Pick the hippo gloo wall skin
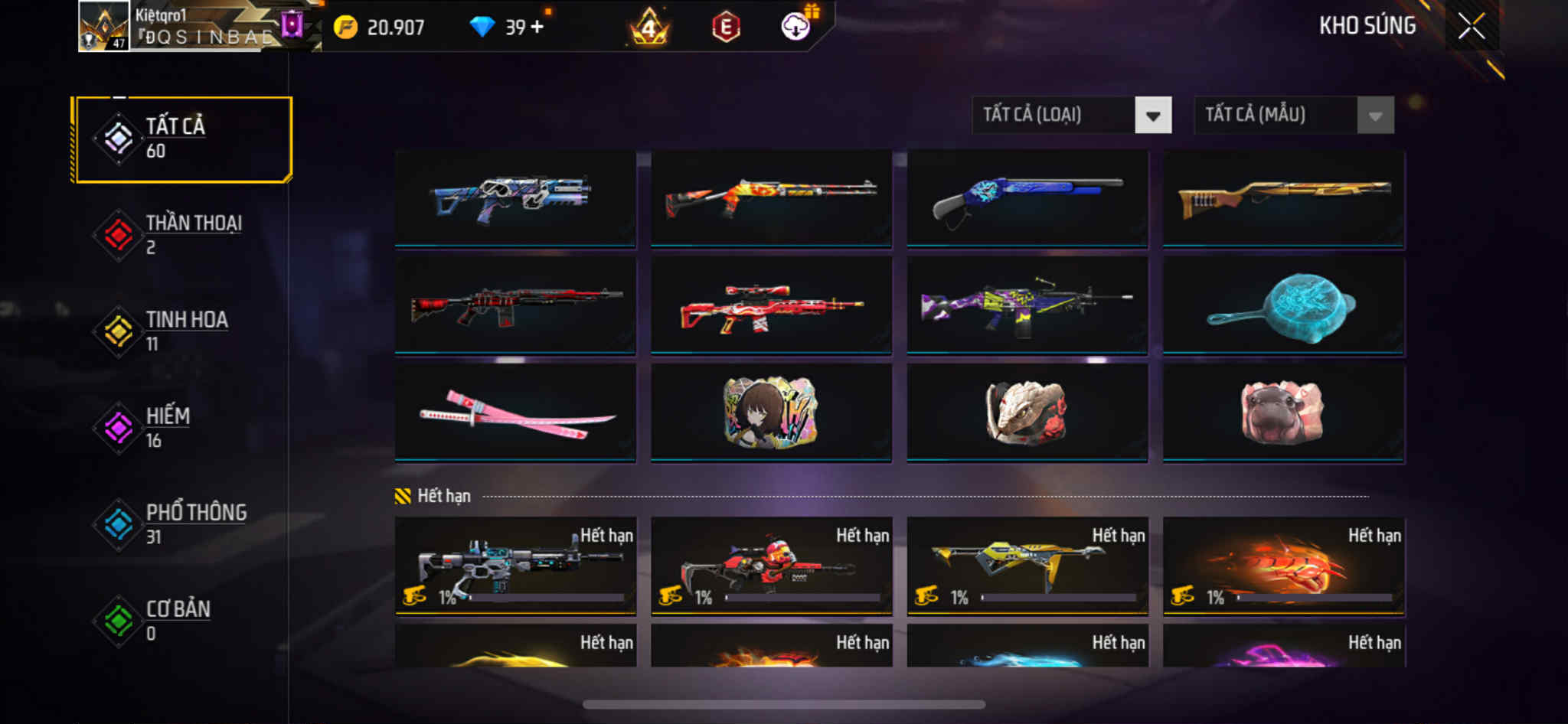 coord(1283,413)
